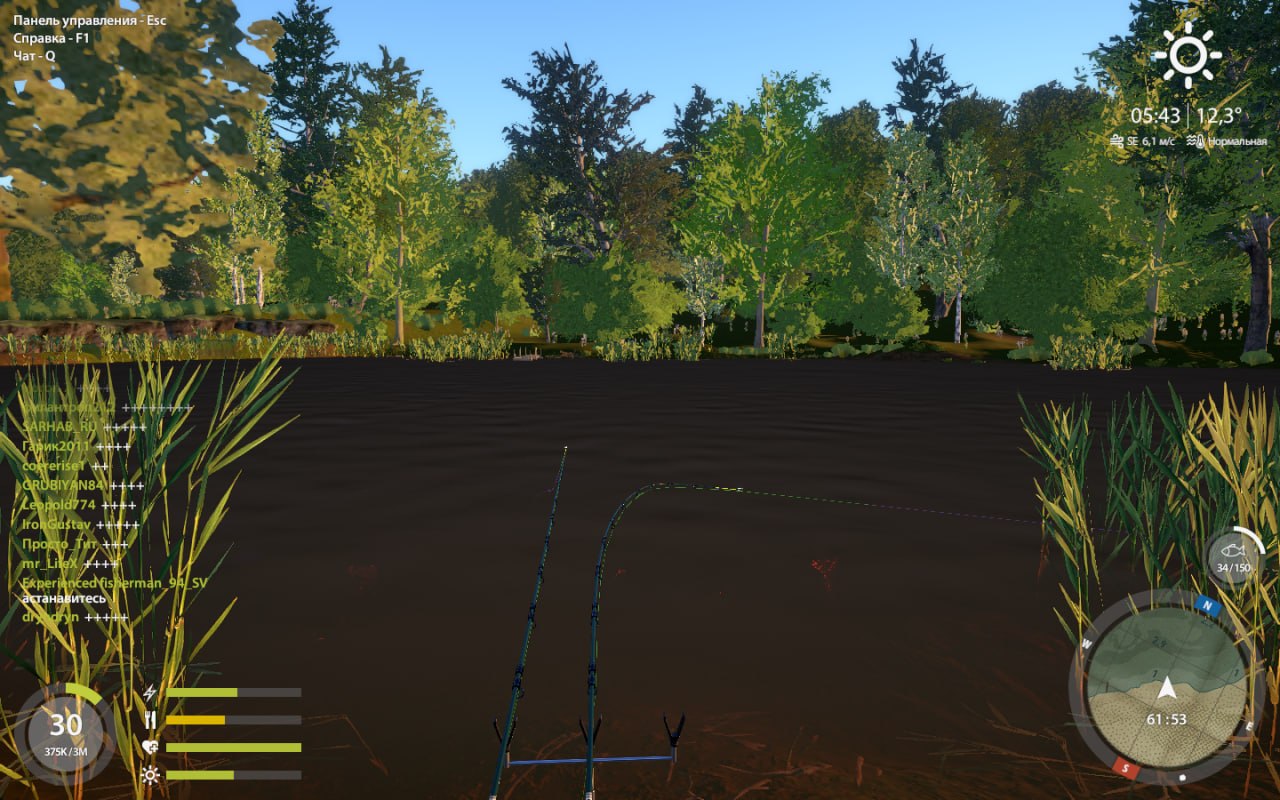This screenshot has height=800, width=1280.
Task: Select the sun weather icon
Action: [1187, 55]
